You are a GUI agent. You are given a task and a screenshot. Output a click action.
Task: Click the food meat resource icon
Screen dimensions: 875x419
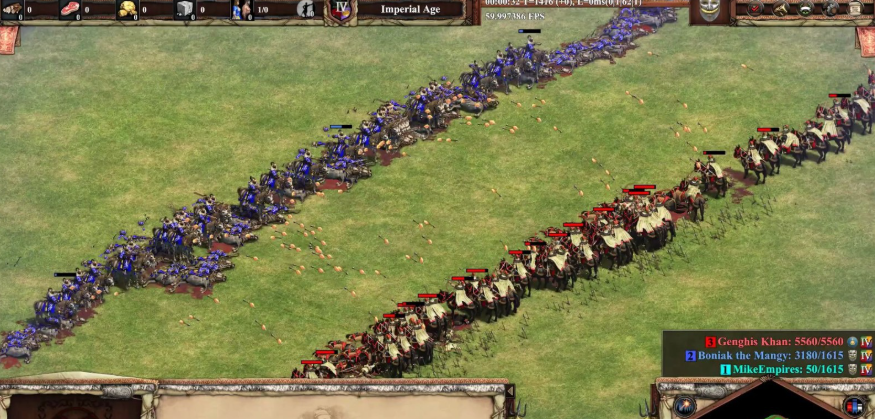[x=72, y=10]
